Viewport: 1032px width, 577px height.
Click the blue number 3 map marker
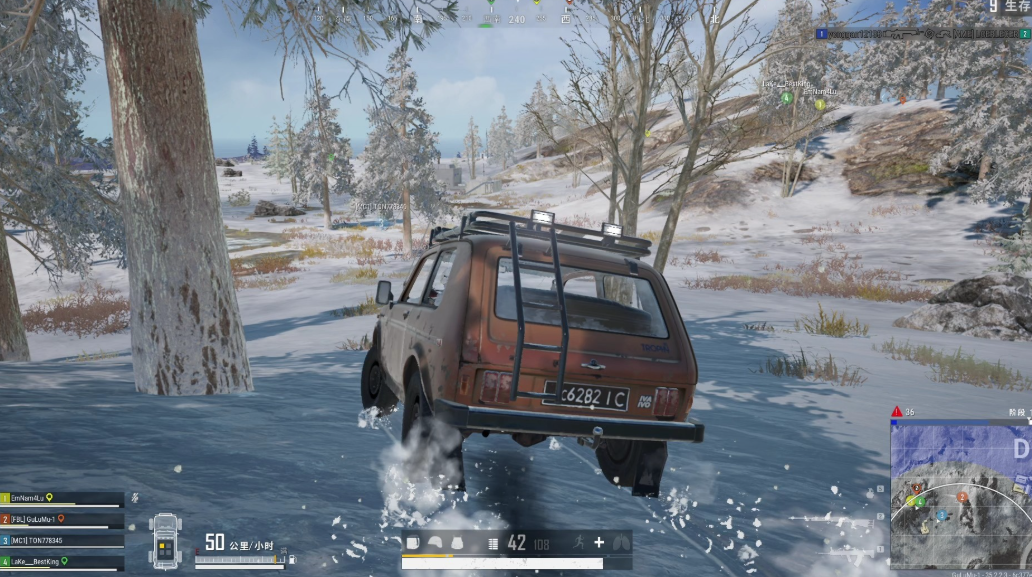pos(941,515)
